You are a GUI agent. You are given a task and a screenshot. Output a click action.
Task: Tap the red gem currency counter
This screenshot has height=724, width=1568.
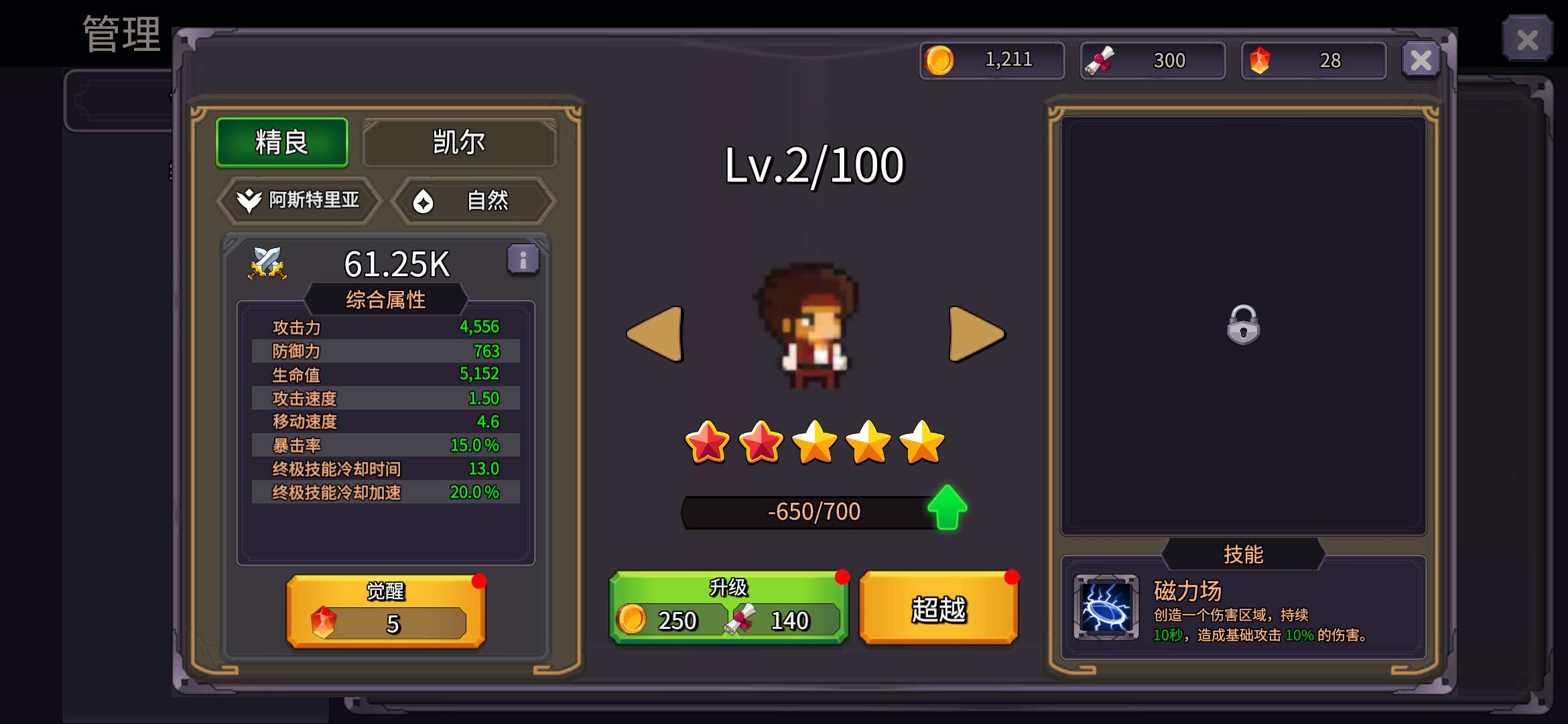coord(1313,60)
